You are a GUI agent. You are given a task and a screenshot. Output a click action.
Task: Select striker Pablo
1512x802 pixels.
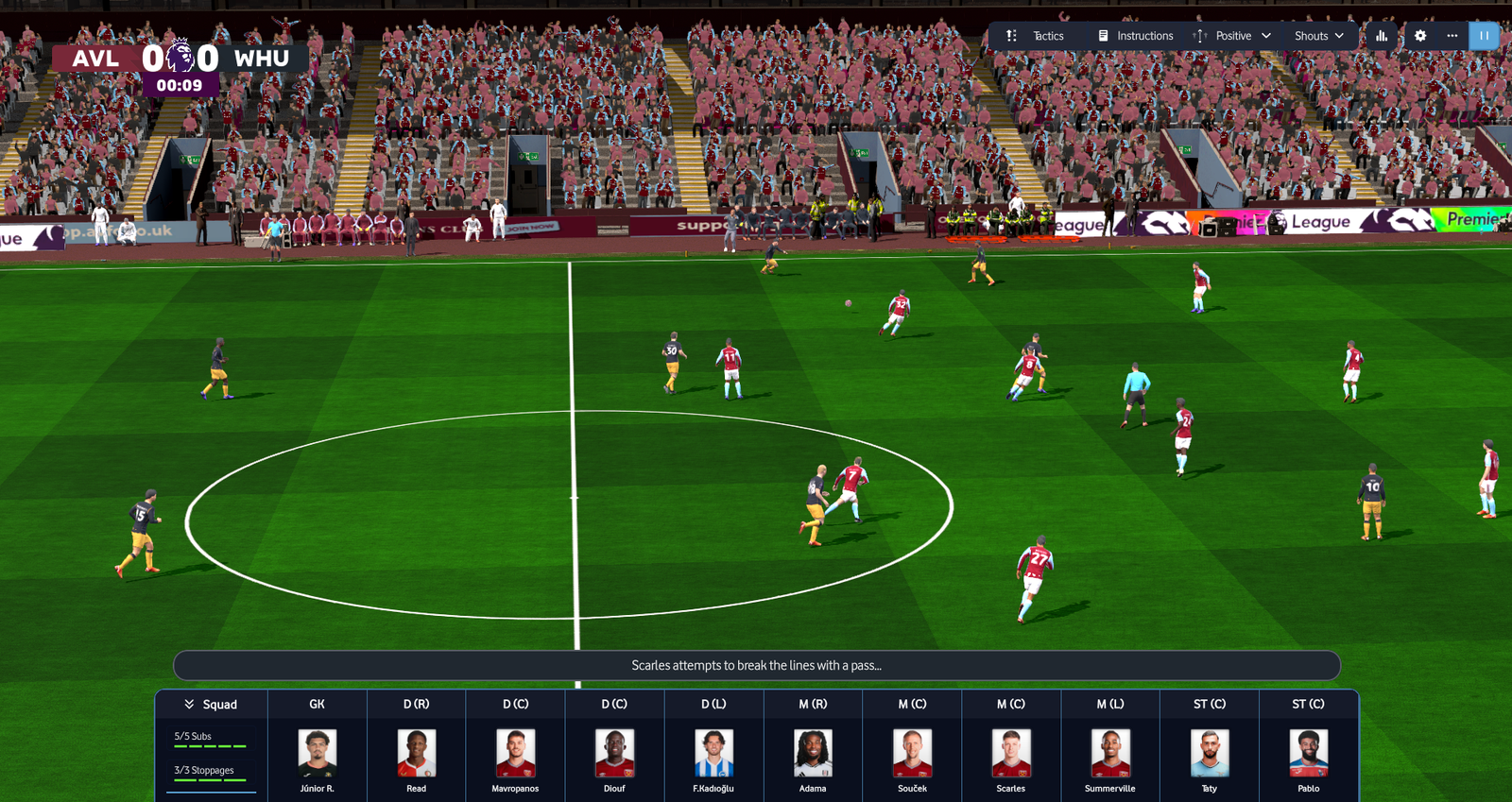point(1309,754)
